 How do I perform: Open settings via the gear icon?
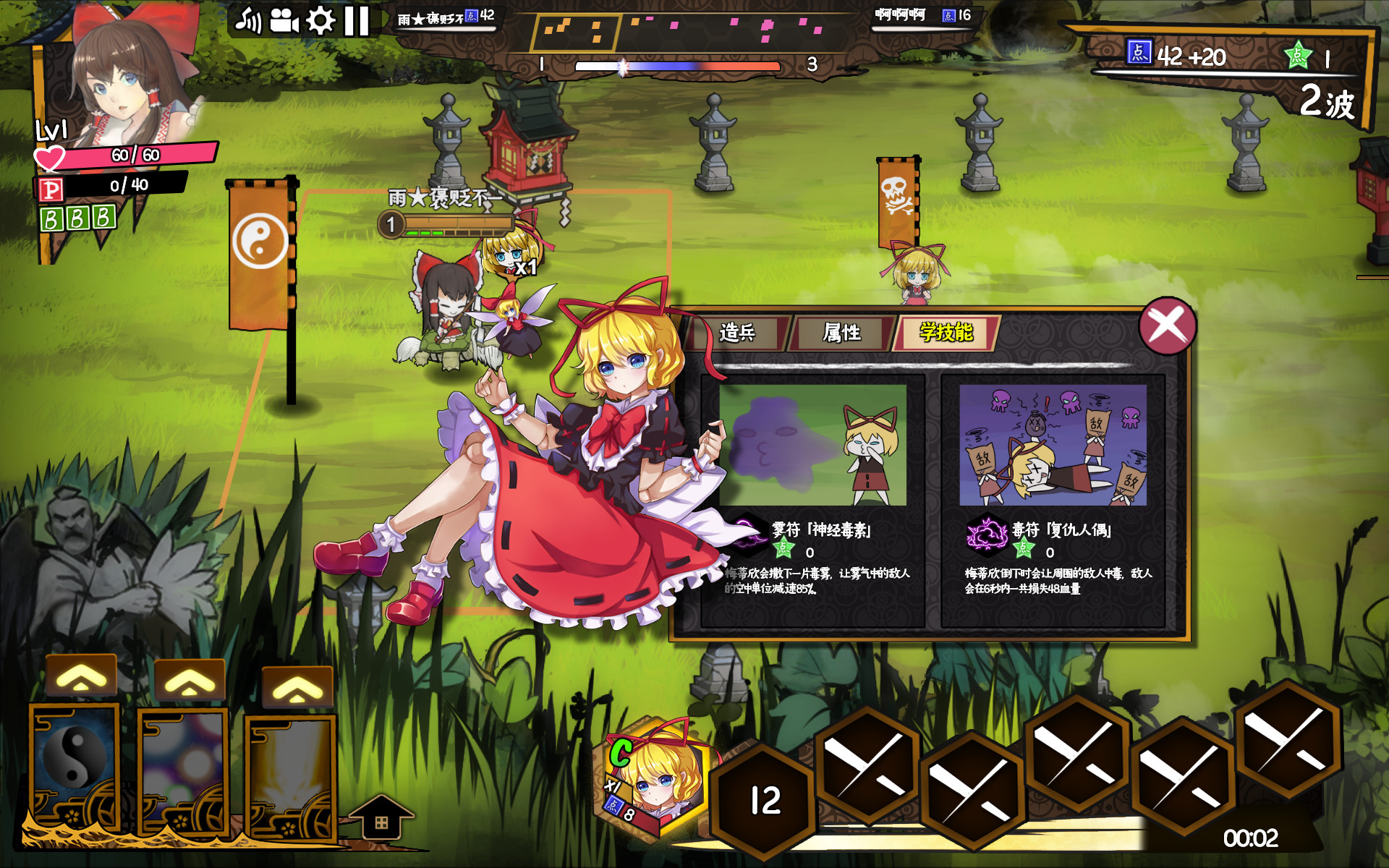tap(320, 21)
